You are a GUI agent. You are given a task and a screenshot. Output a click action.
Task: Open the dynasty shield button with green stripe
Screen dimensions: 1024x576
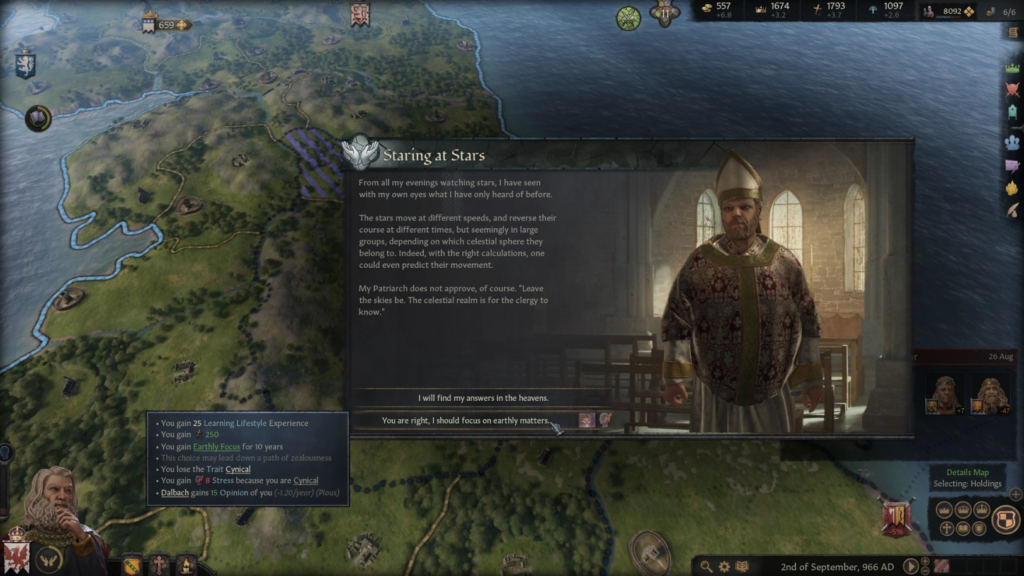pyautogui.click(x=132, y=565)
